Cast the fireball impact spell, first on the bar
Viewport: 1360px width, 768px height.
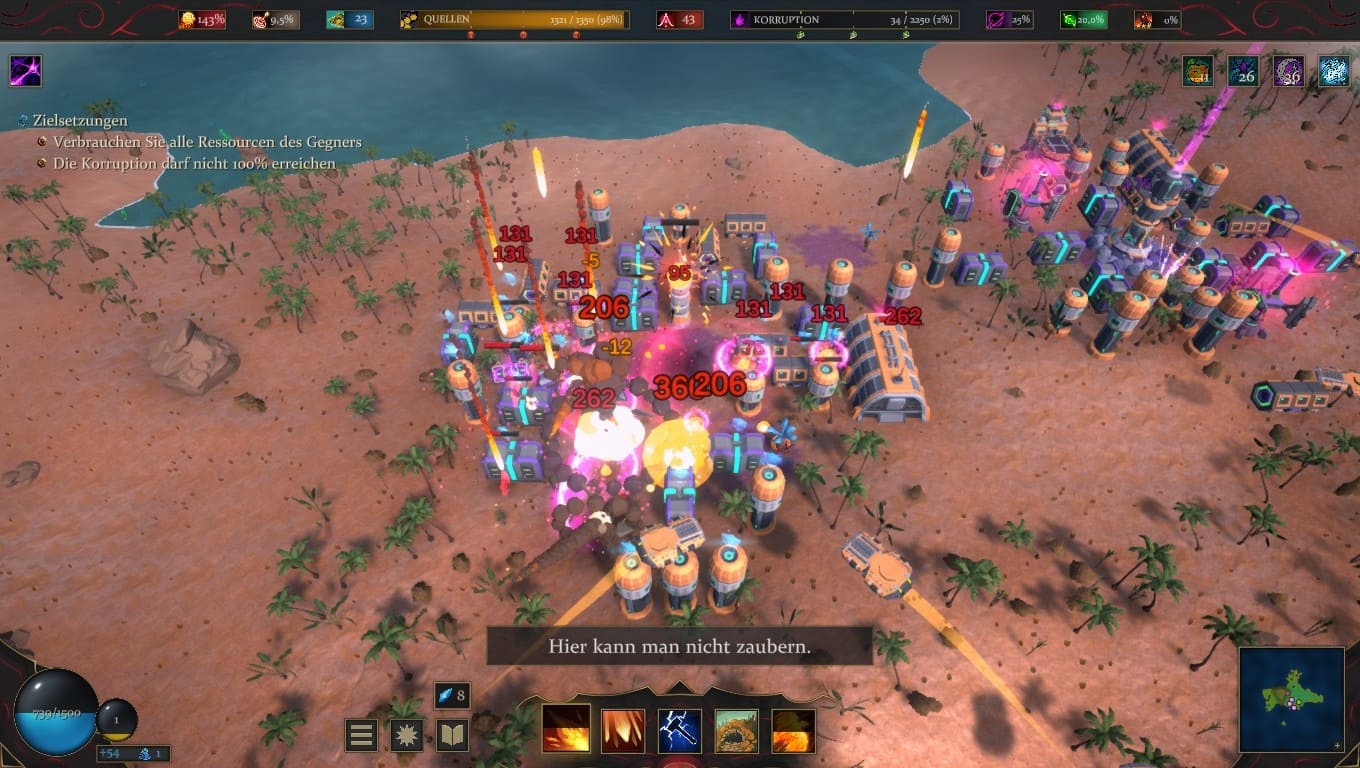pyautogui.click(x=565, y=731)
